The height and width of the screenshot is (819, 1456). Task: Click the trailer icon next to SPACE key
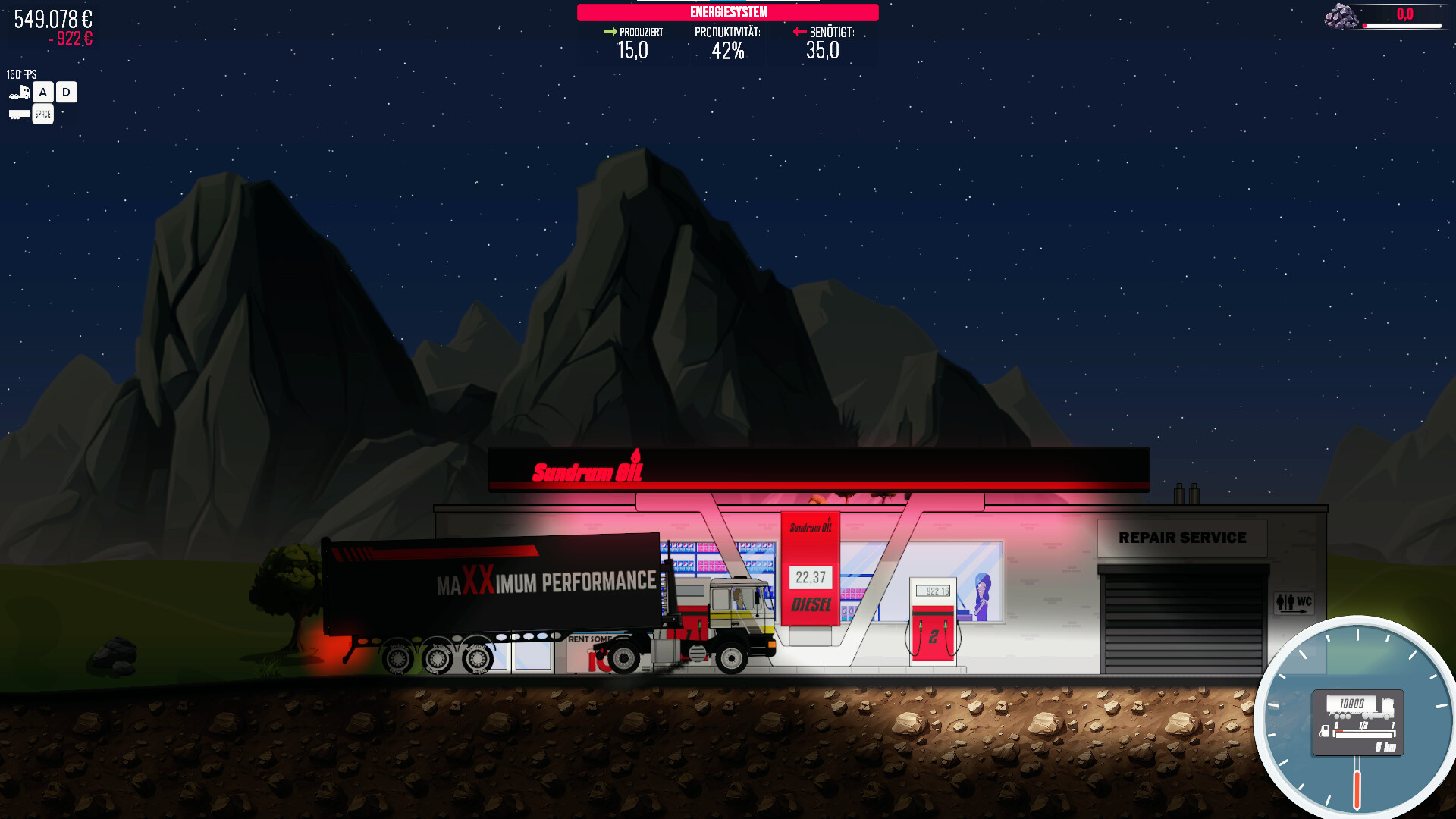point(17,114)
